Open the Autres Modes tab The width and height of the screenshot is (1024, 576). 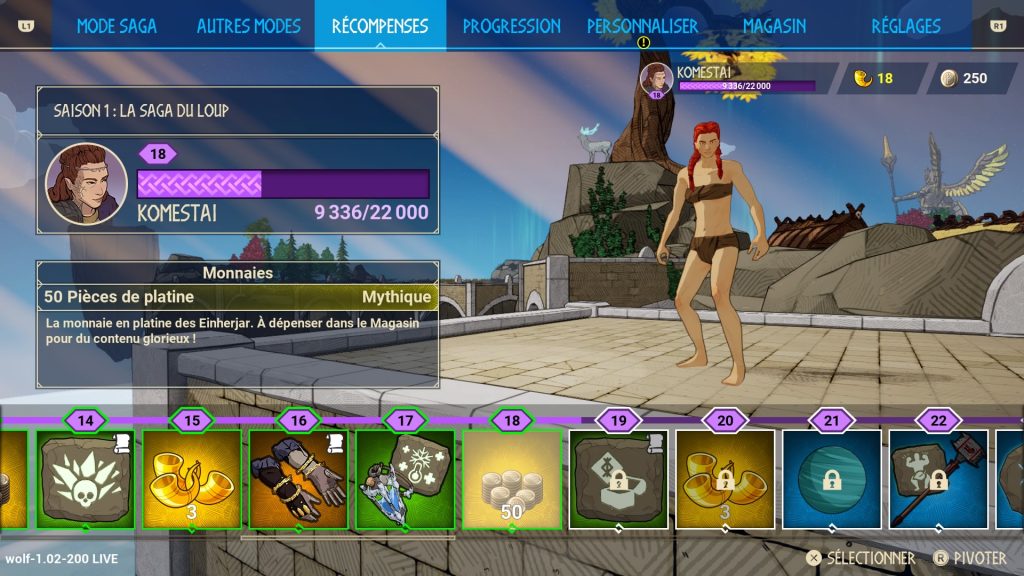pyautogui.click(x=248, y=26)
